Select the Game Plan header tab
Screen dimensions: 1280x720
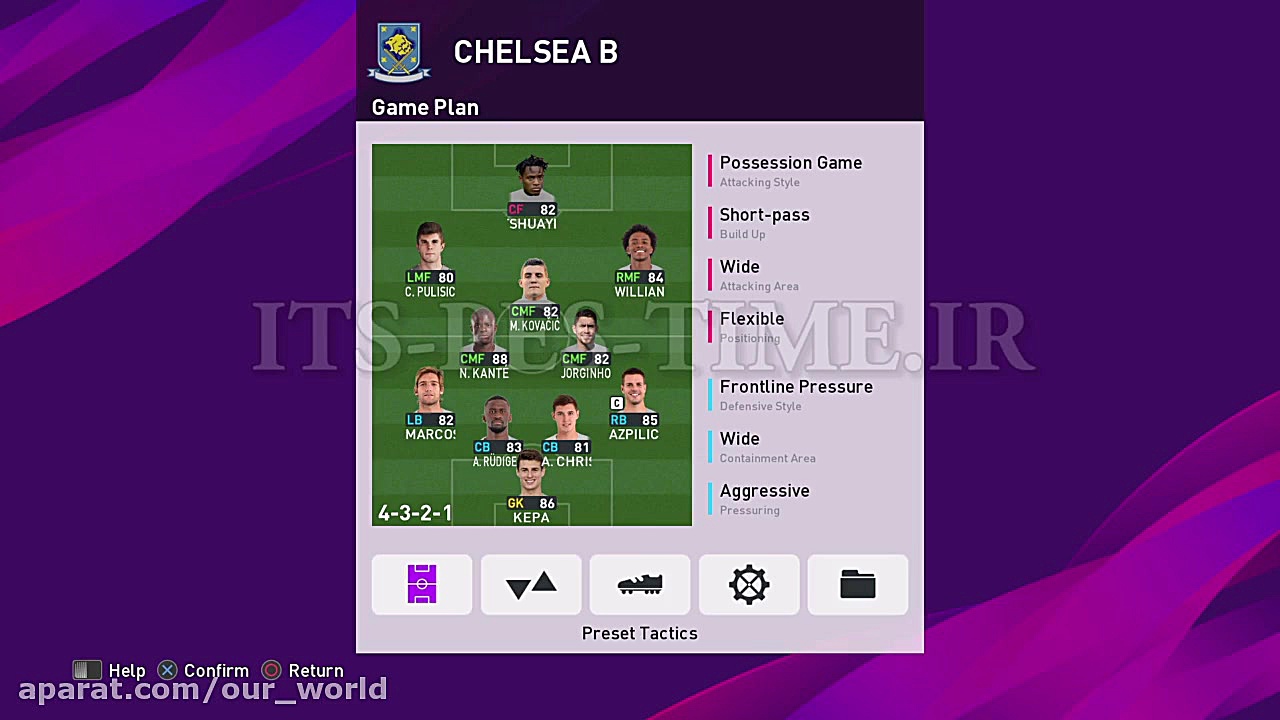point(424,107)
